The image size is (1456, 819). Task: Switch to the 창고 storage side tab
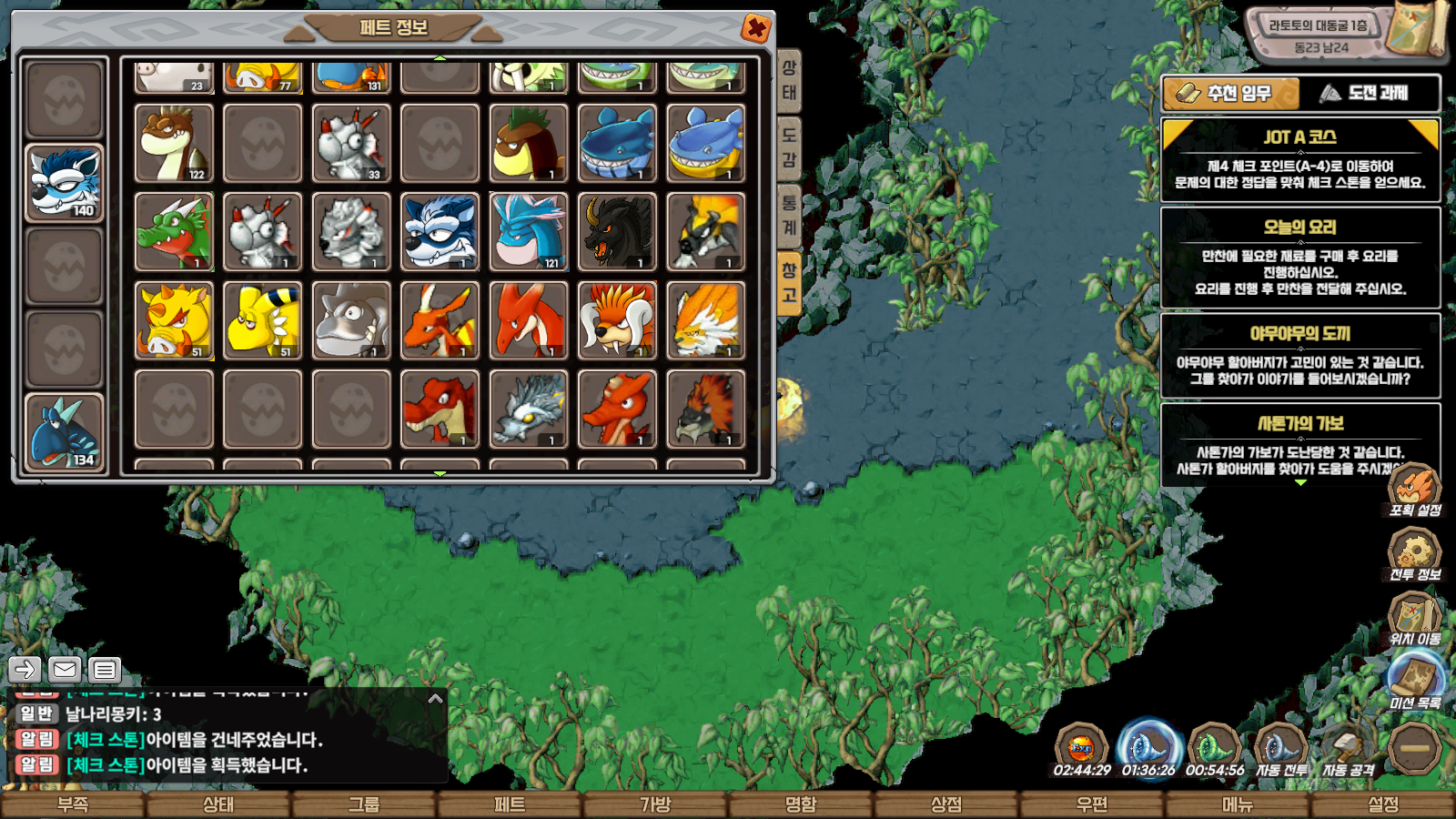coord(789,283)
